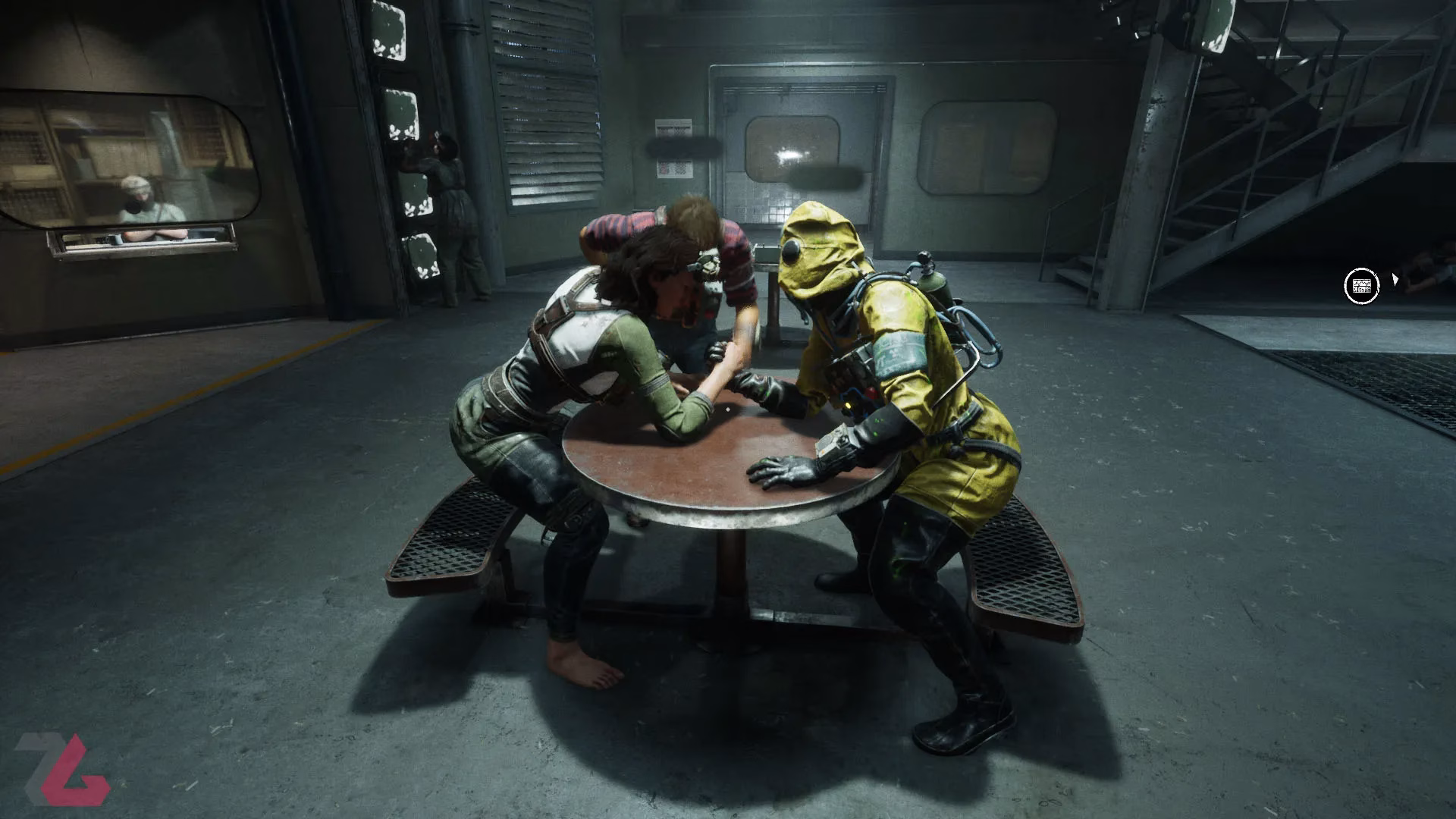Click the circular HUD icon near right edge
The height and width of the screenshot is (819, 1456).
click(x=1360, y=284)
